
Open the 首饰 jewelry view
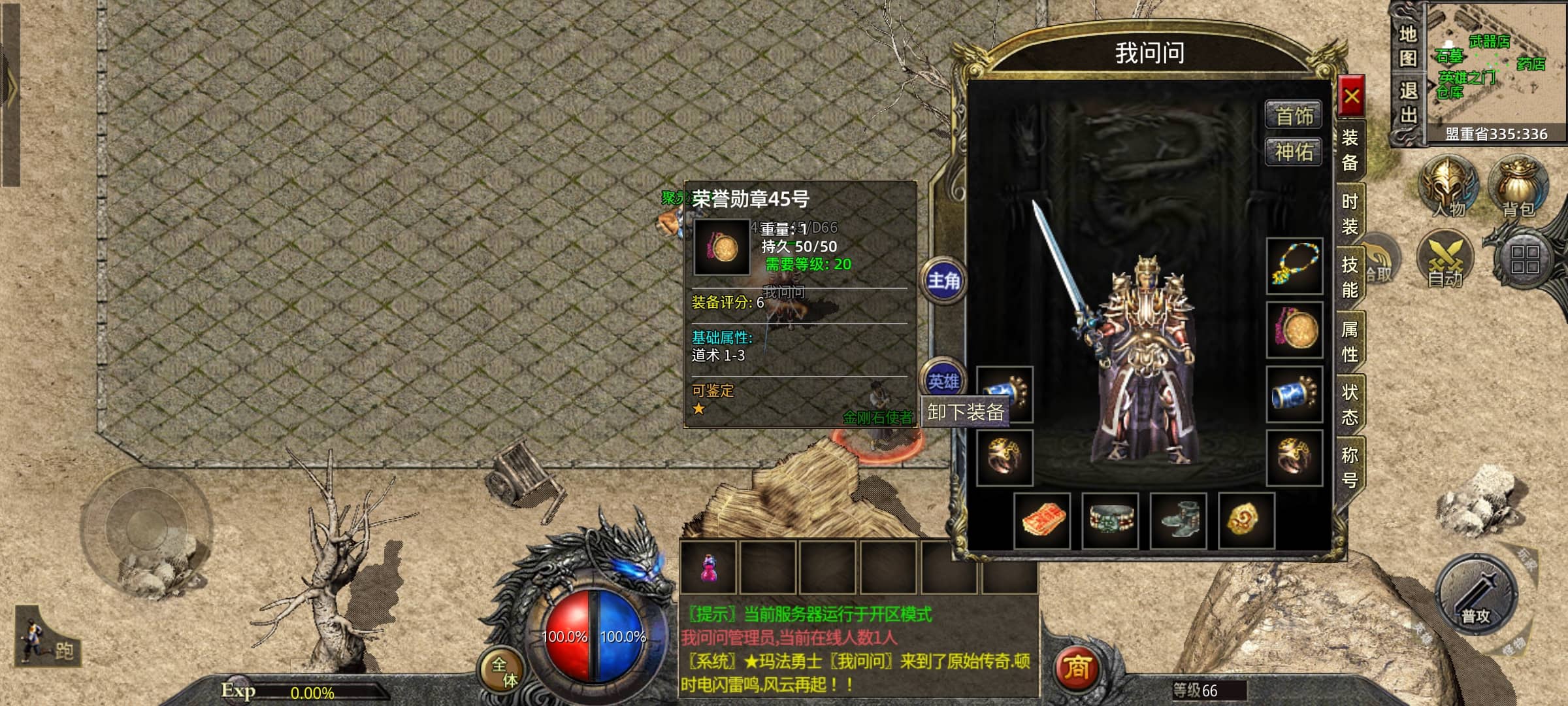(x=1294, y=116)
